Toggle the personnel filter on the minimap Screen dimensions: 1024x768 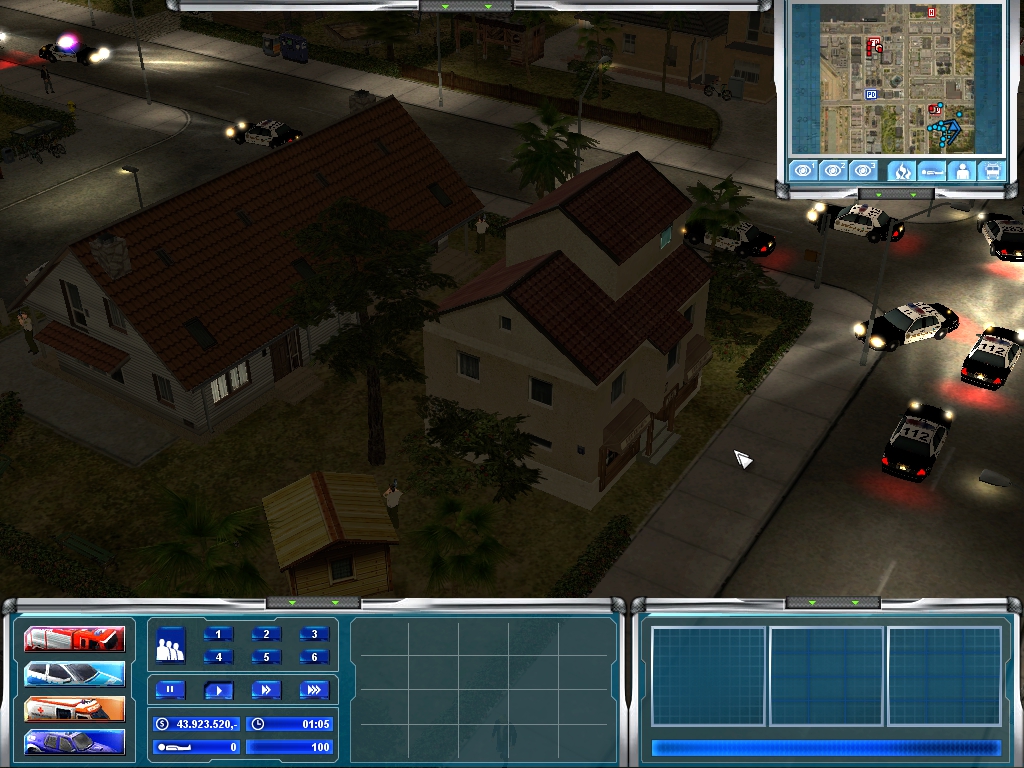click(963, 170)
